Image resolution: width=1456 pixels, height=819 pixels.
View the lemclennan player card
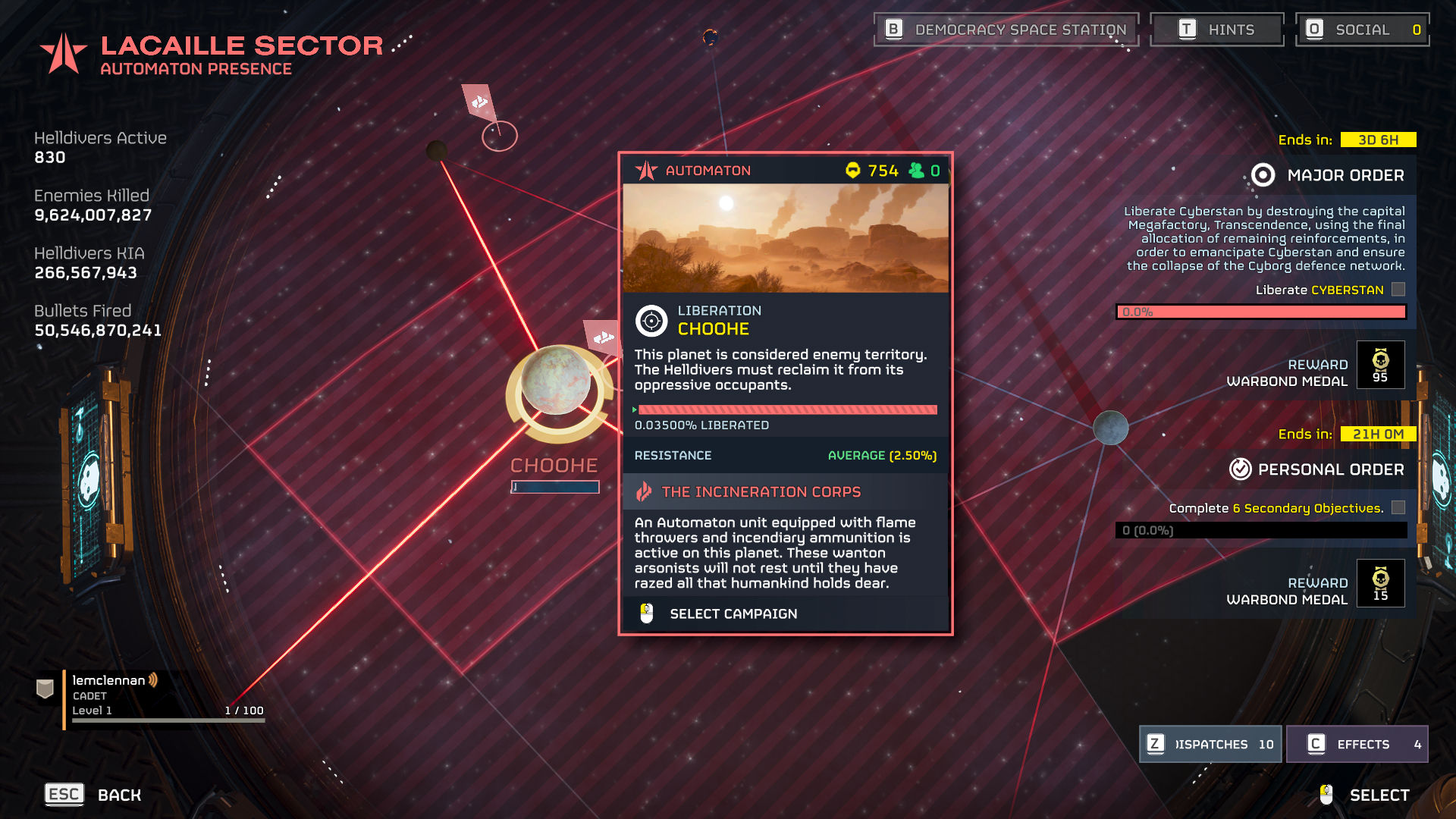point(152,696)
